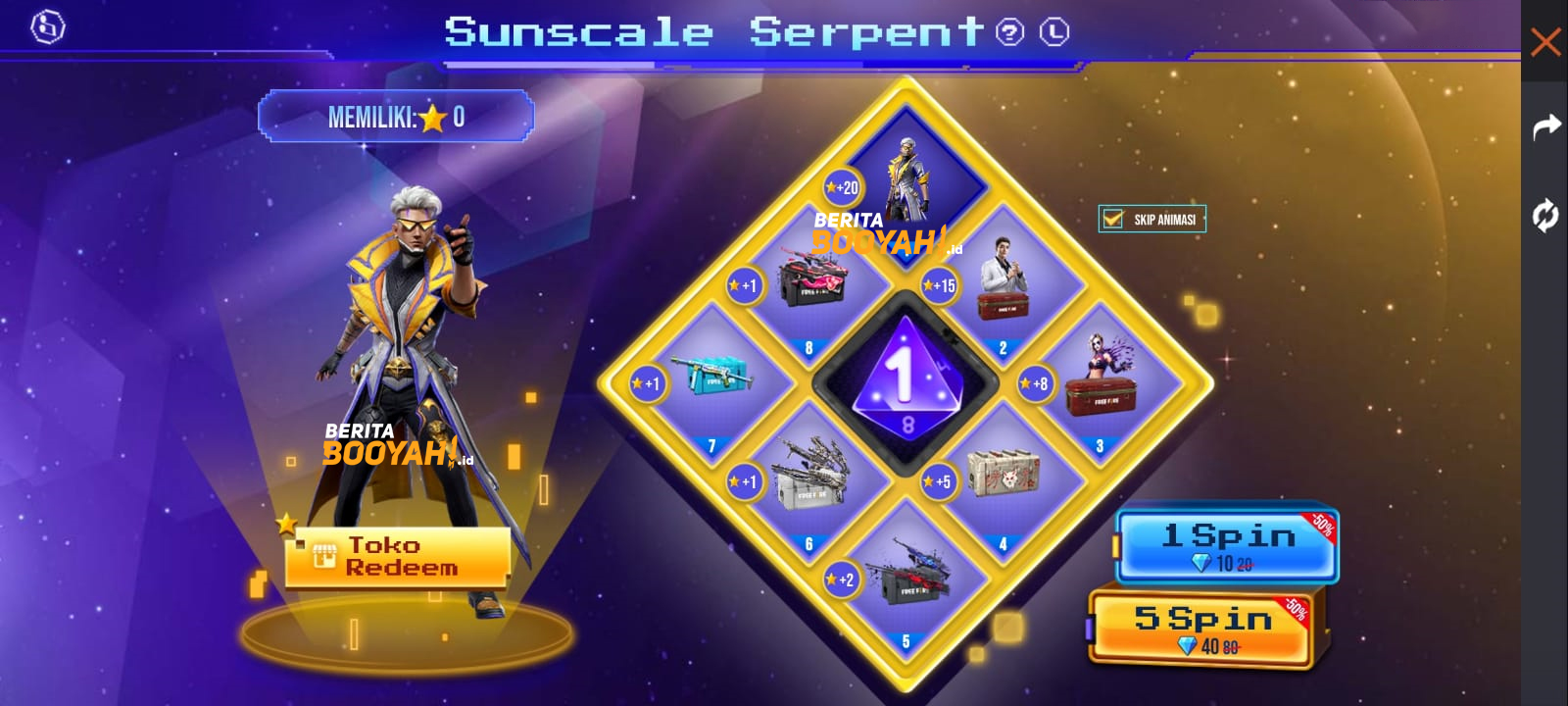Click the share arrow icon on the right edge
The height and width of the screenshot is (706, 1568).
click(1546, 126)
